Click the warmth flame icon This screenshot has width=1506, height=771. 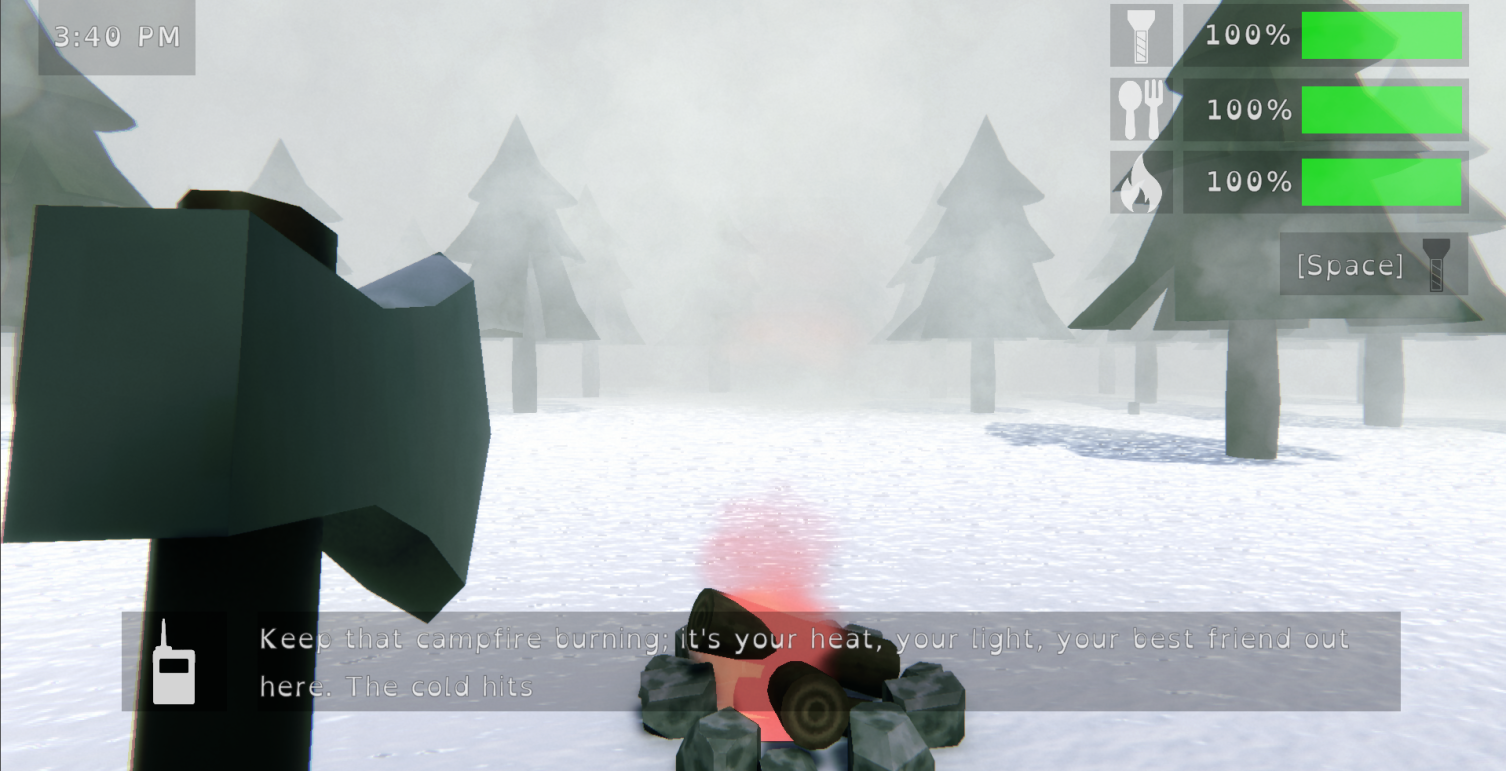[x=1140, y=182]
